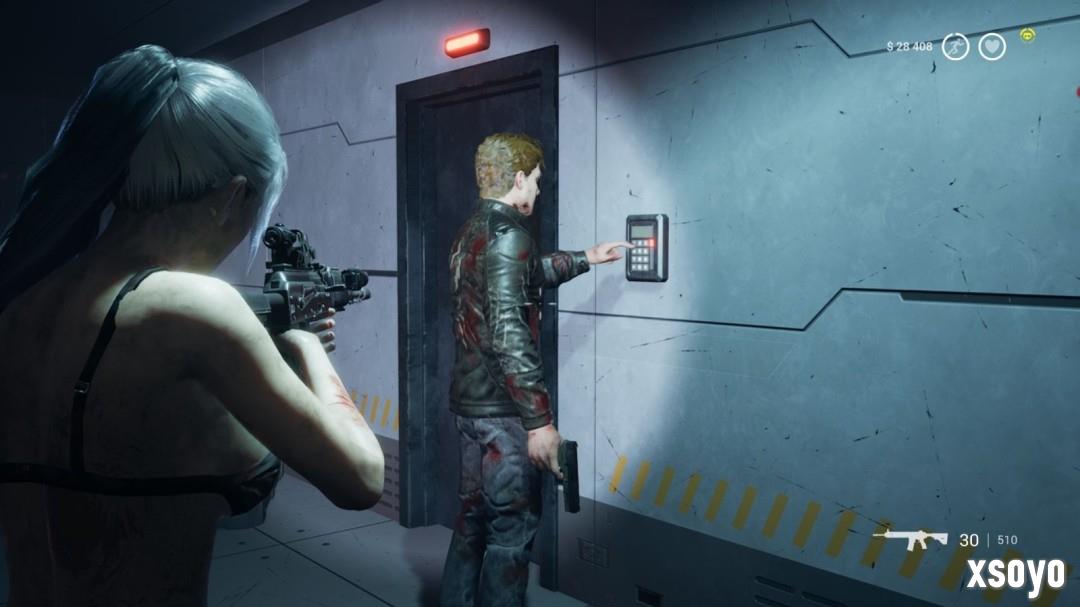
Task: Click the yellow face marker icon
Action: tap(1028, 36)
